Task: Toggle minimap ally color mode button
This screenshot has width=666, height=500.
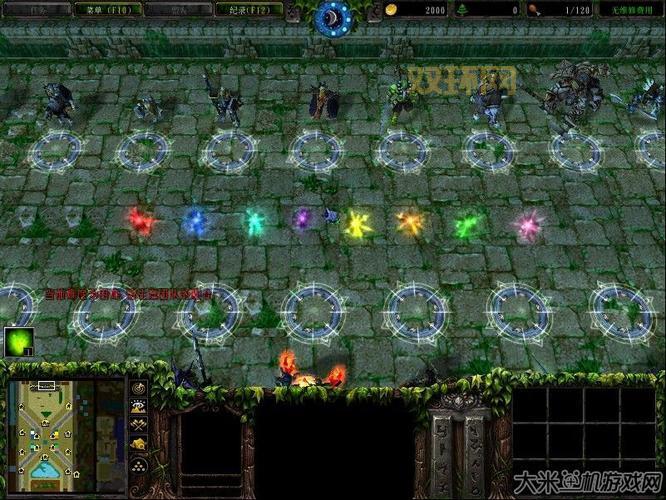Action: click(x=139, y=424)
